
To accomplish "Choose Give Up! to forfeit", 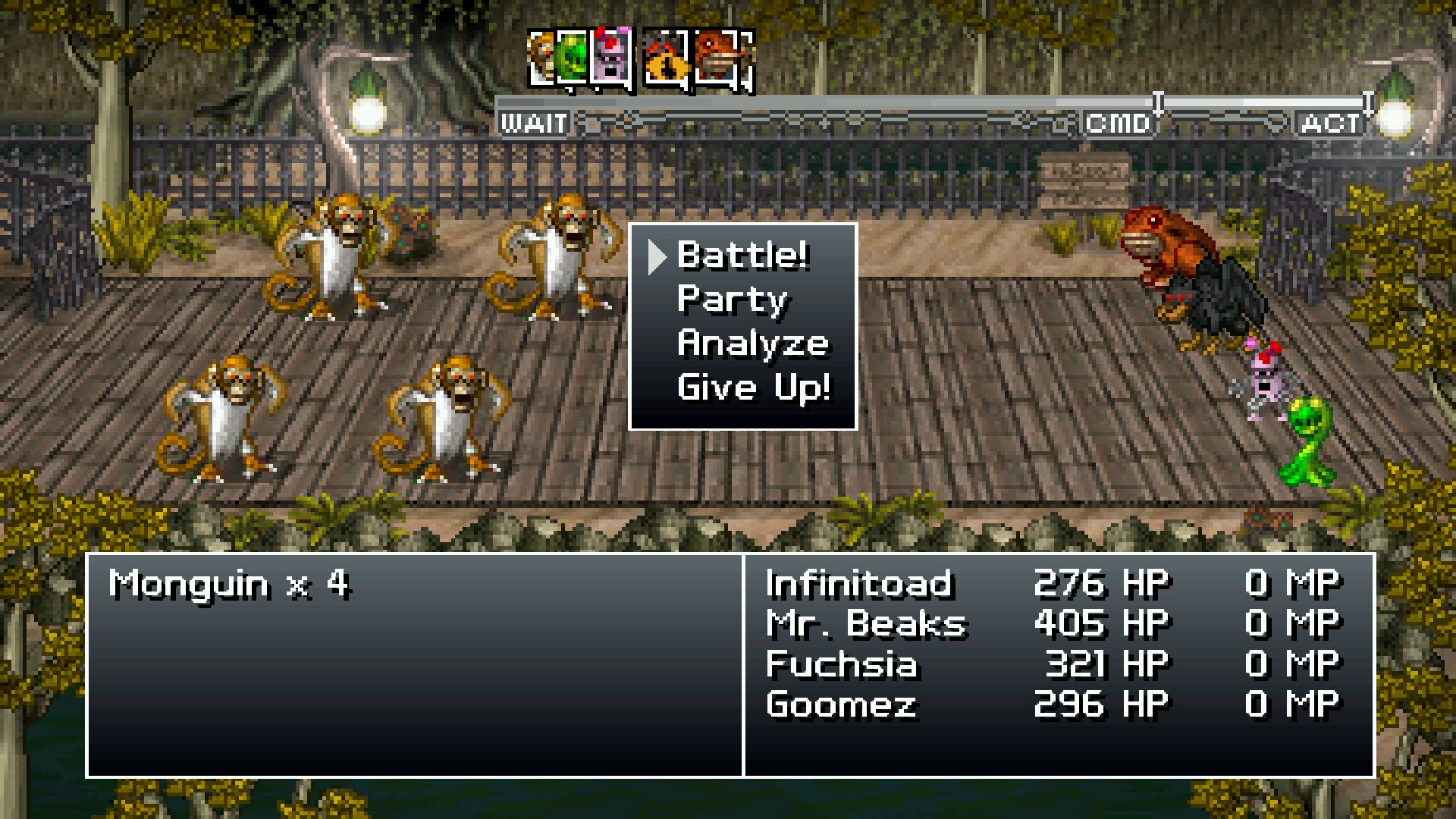I will pos(753,388).
